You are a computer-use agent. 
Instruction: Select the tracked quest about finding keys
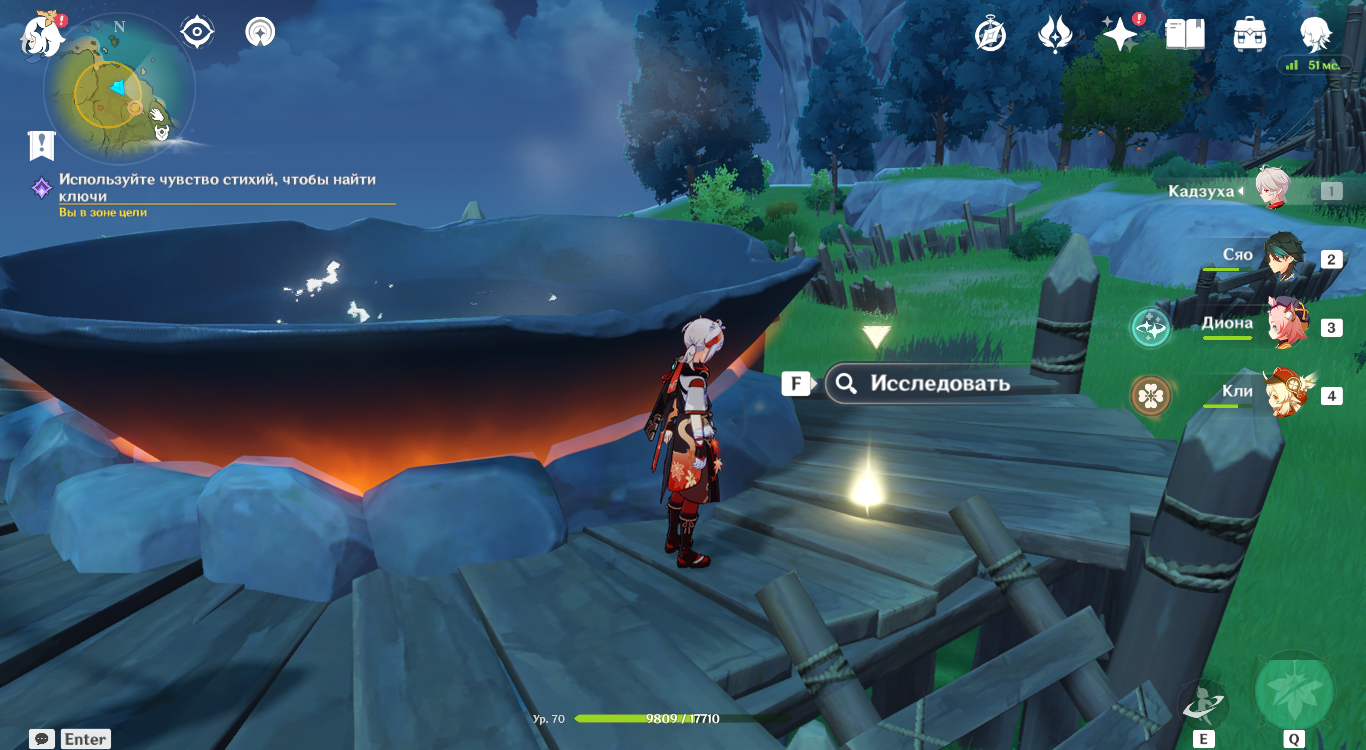click(216, 188)
